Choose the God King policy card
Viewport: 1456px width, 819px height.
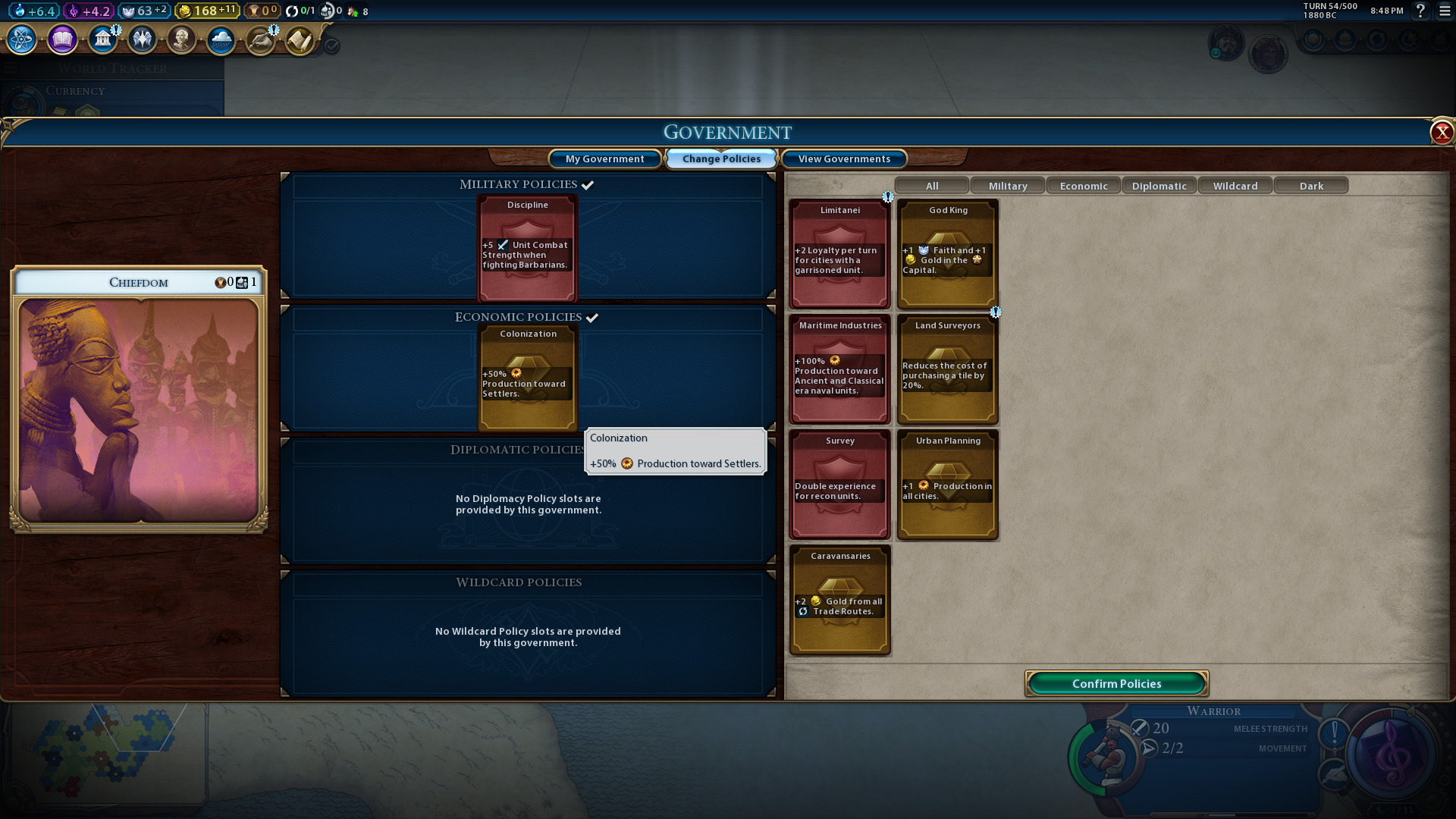click(x=948, y=254)
